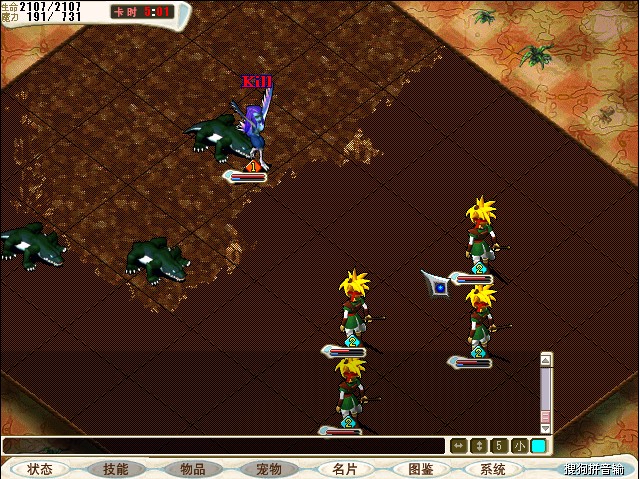Open the 技能 skills menu
Screen dimensions: 640x479
coord(116,468)
